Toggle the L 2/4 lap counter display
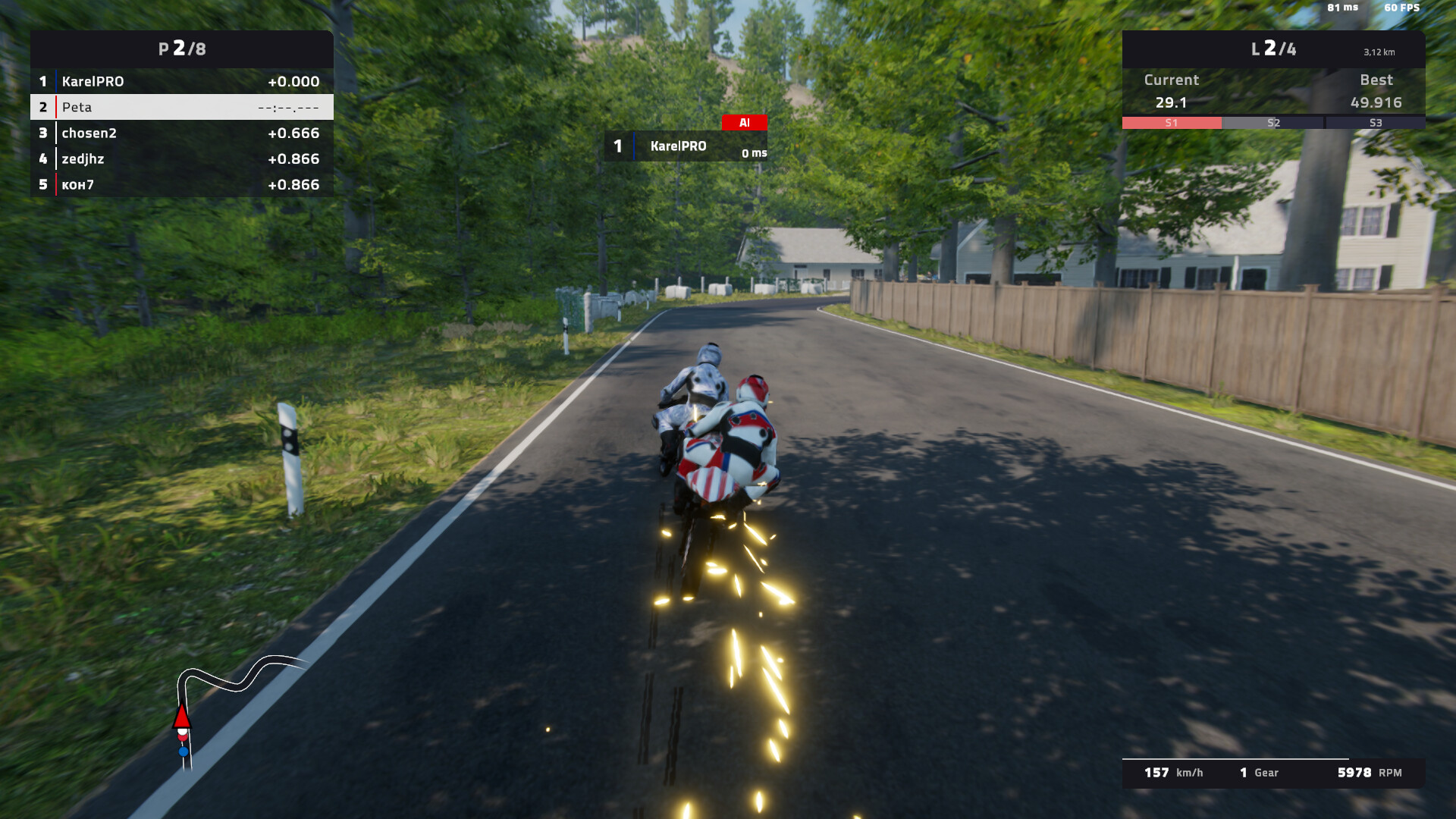This screenshot has width=1456, height=819. click(x=1274, y=49)
